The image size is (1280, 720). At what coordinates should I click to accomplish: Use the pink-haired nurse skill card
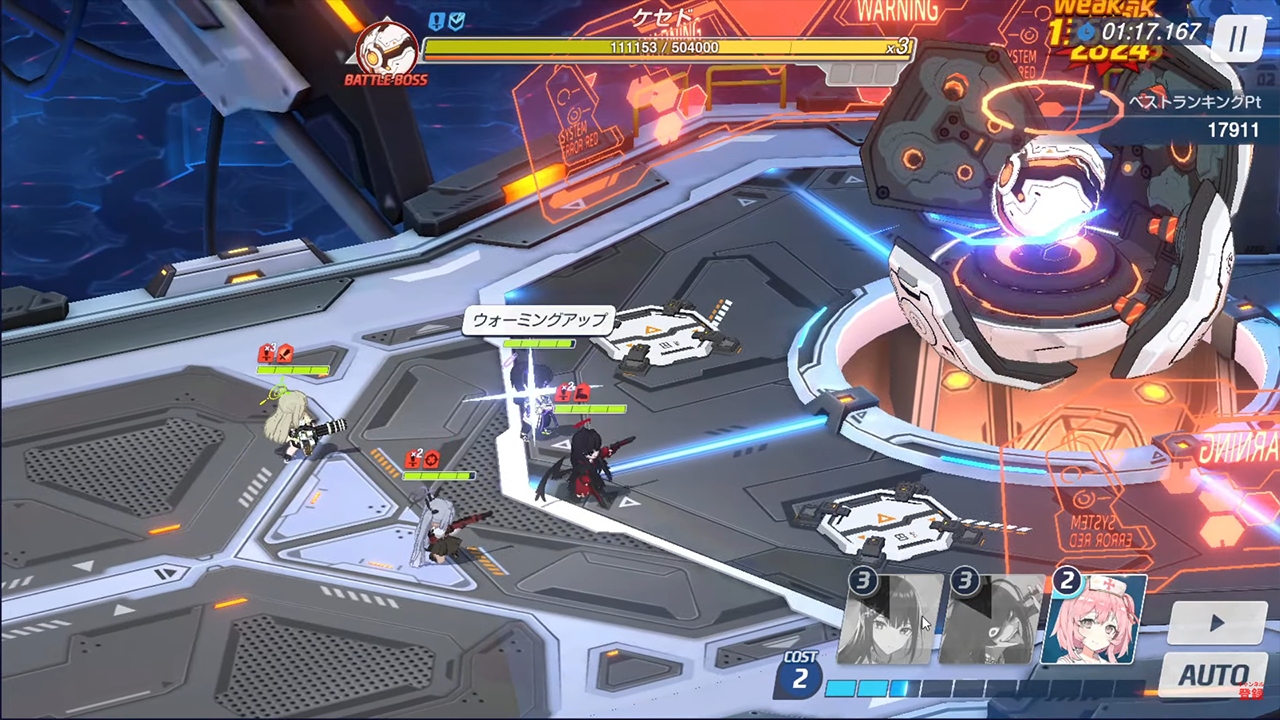[x=1094, y=620]
